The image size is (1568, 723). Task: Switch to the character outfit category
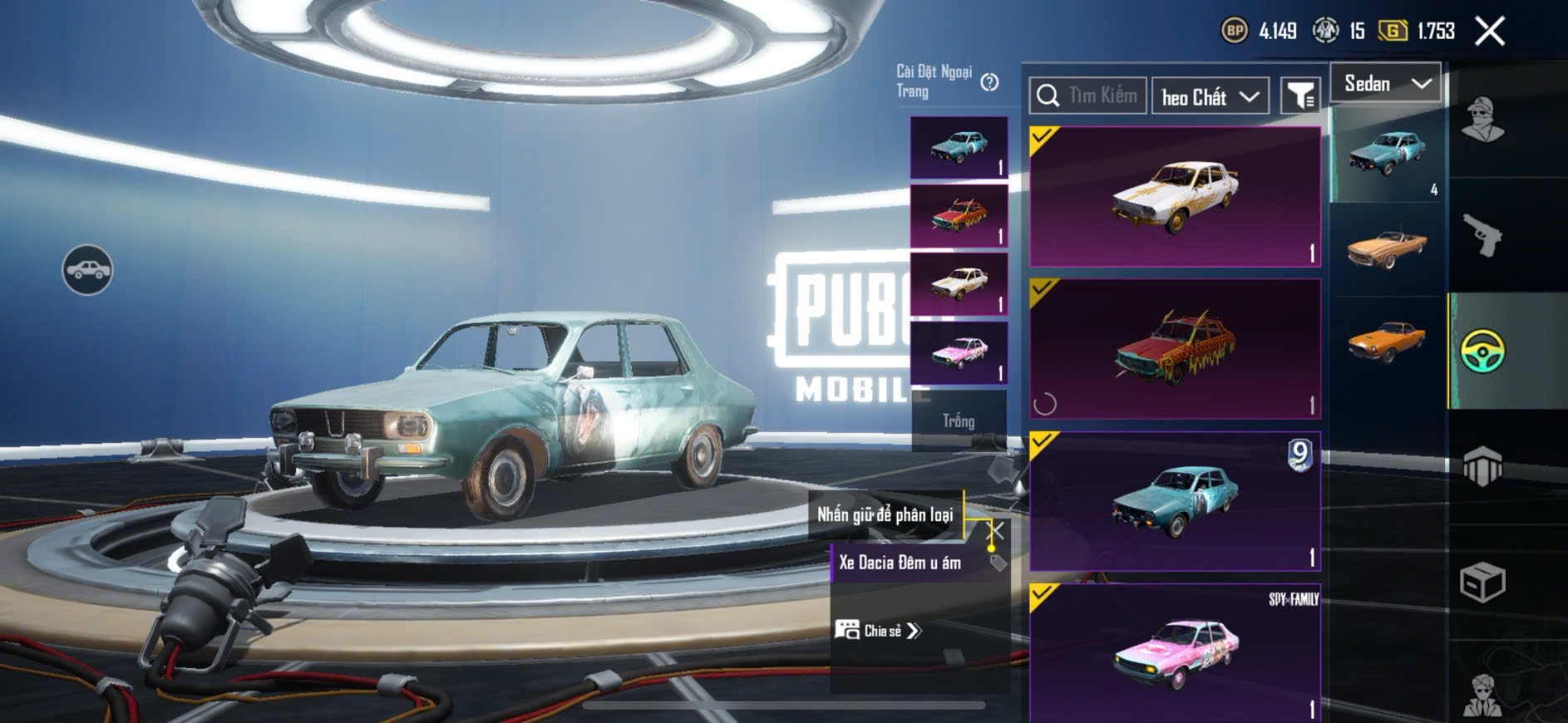[x=1482, y=120]
